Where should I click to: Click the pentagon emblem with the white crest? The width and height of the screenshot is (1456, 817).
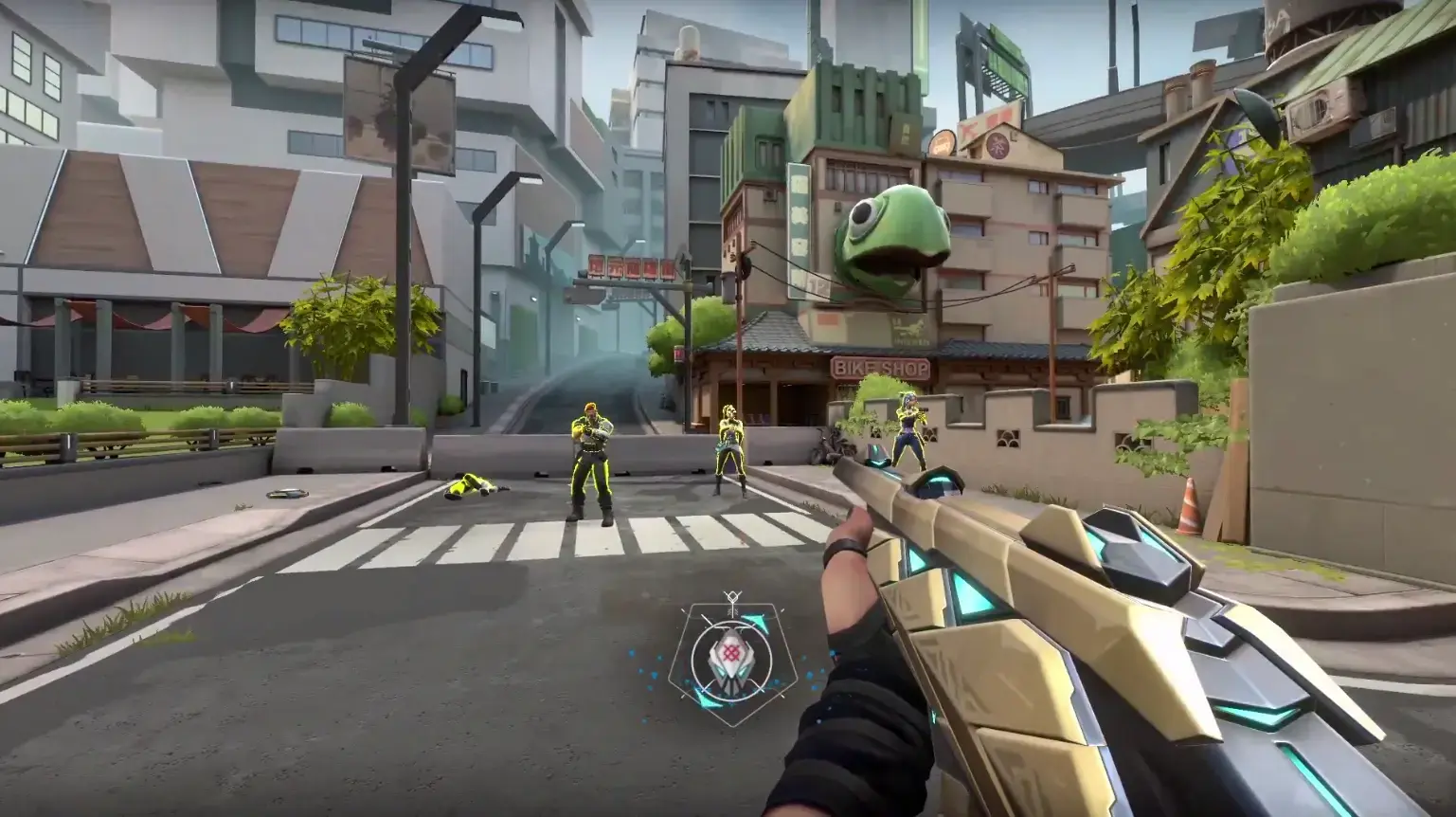tap(729, 656)
